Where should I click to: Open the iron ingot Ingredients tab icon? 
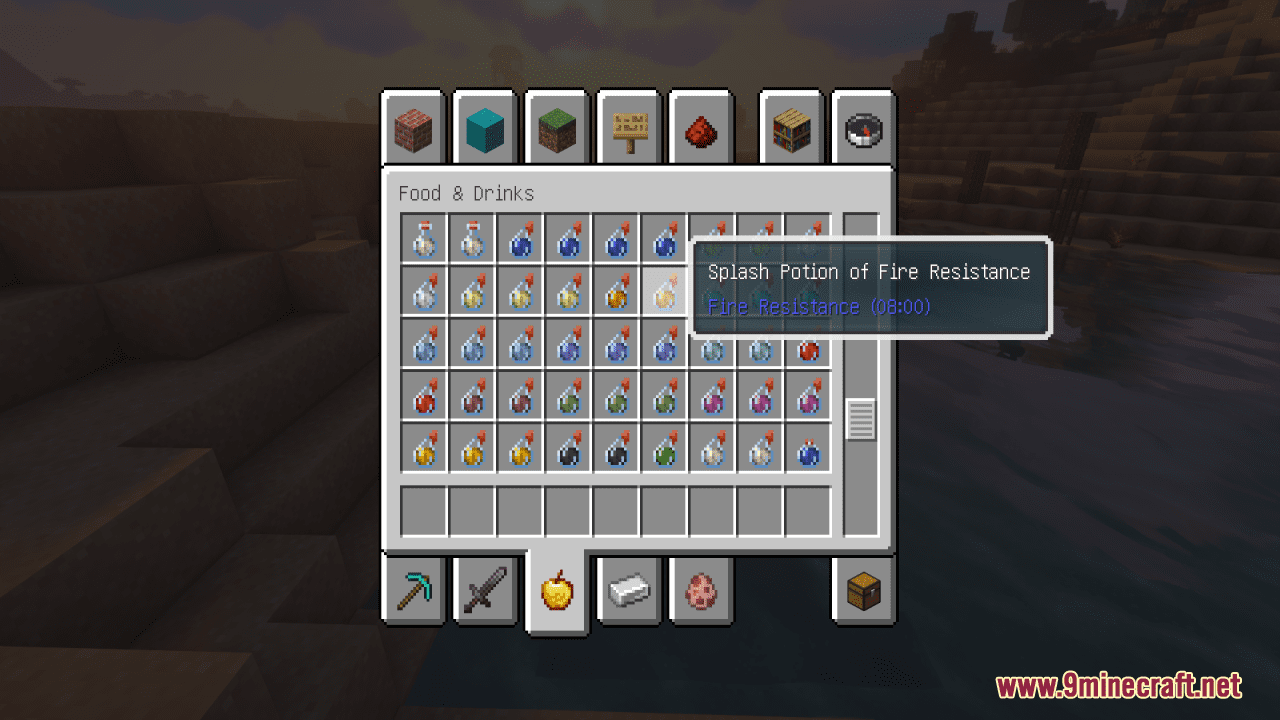(x=628, y=591)
